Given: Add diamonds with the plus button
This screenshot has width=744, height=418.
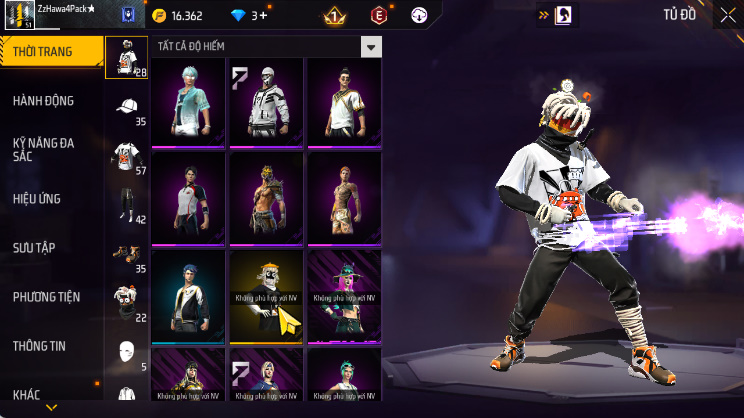Looking at the screenshot, I should click(263, 16).
